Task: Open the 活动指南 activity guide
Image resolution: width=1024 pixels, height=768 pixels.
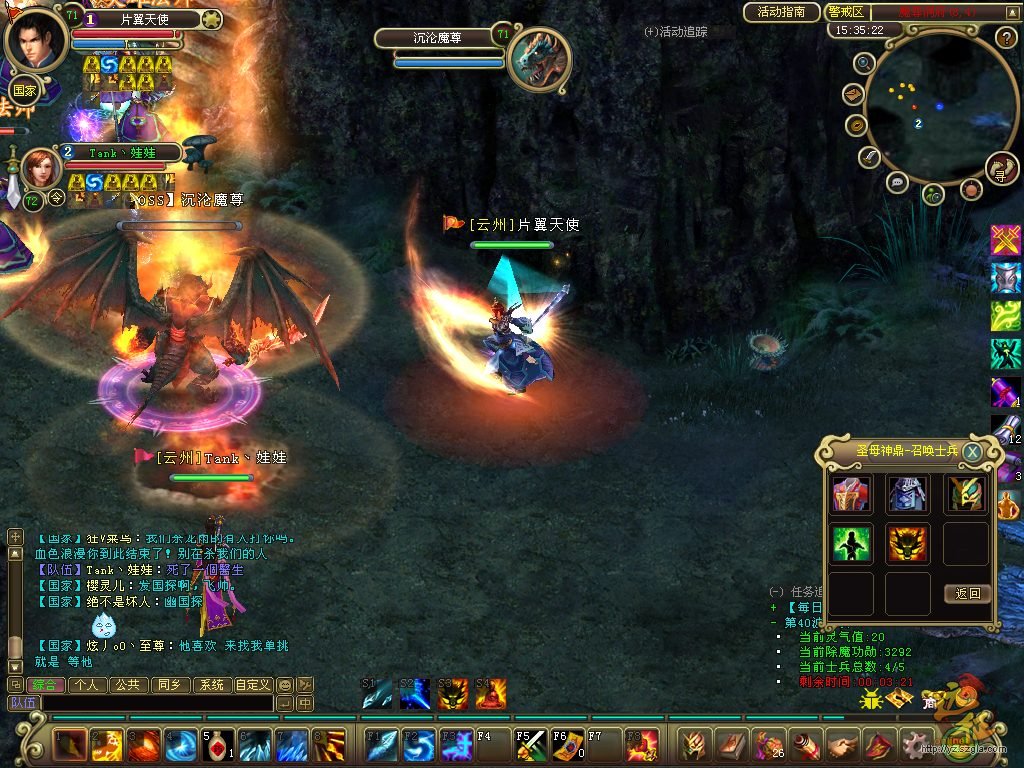Action: click(x=782, y=12)
